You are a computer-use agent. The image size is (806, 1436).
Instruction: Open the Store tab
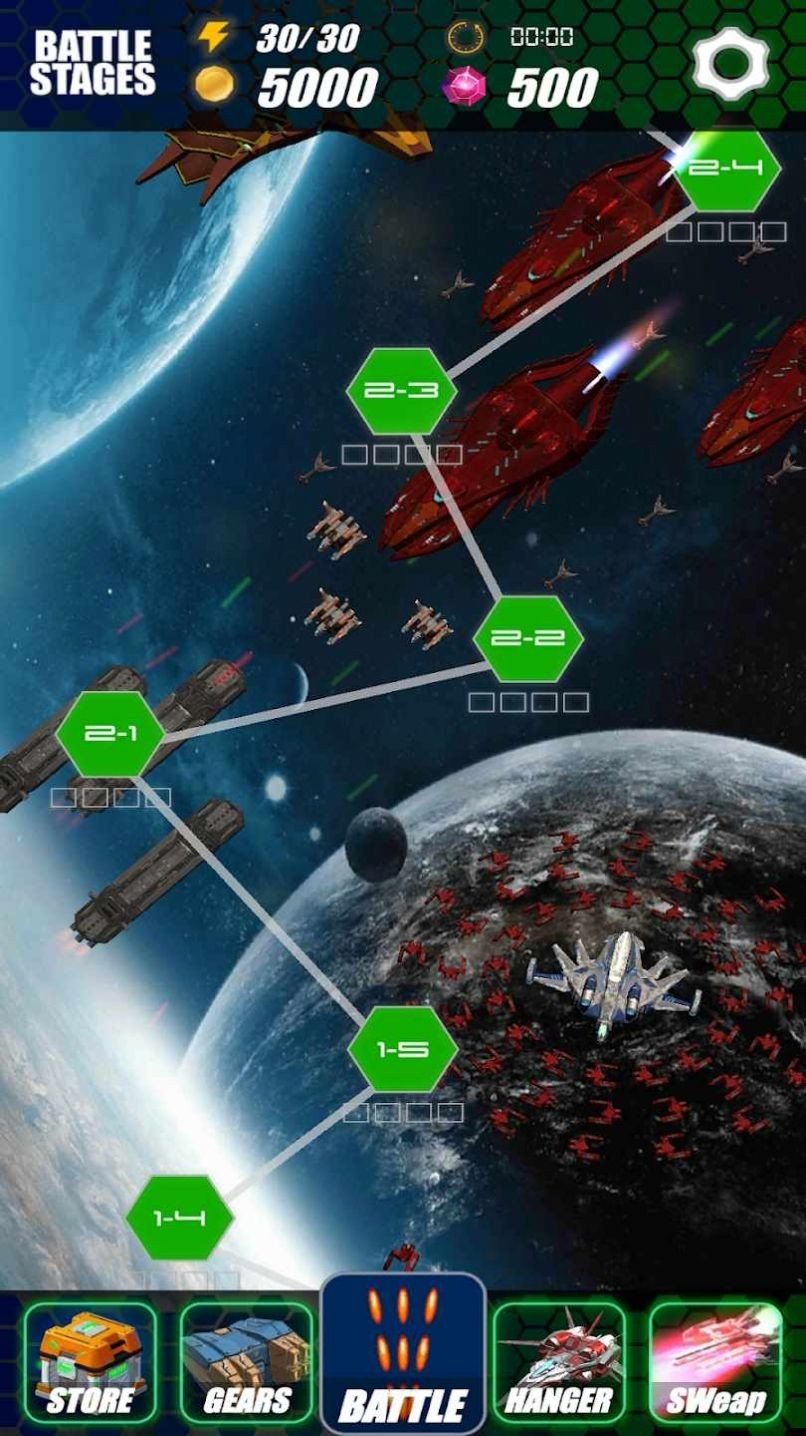(x=90, y=1364)
